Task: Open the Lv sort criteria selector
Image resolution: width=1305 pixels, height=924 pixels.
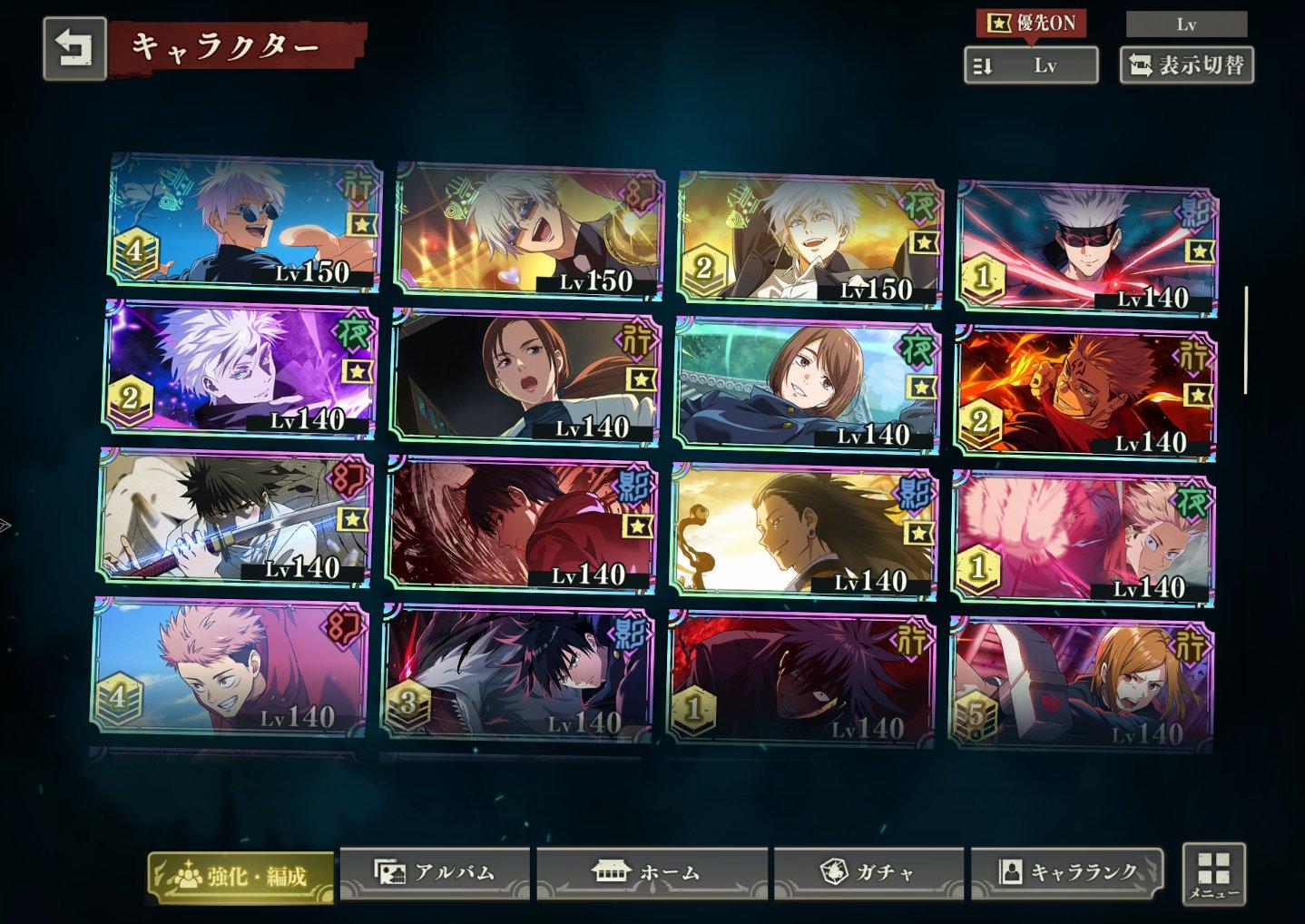Action: pyautogui.click(x=1030, y=64)
